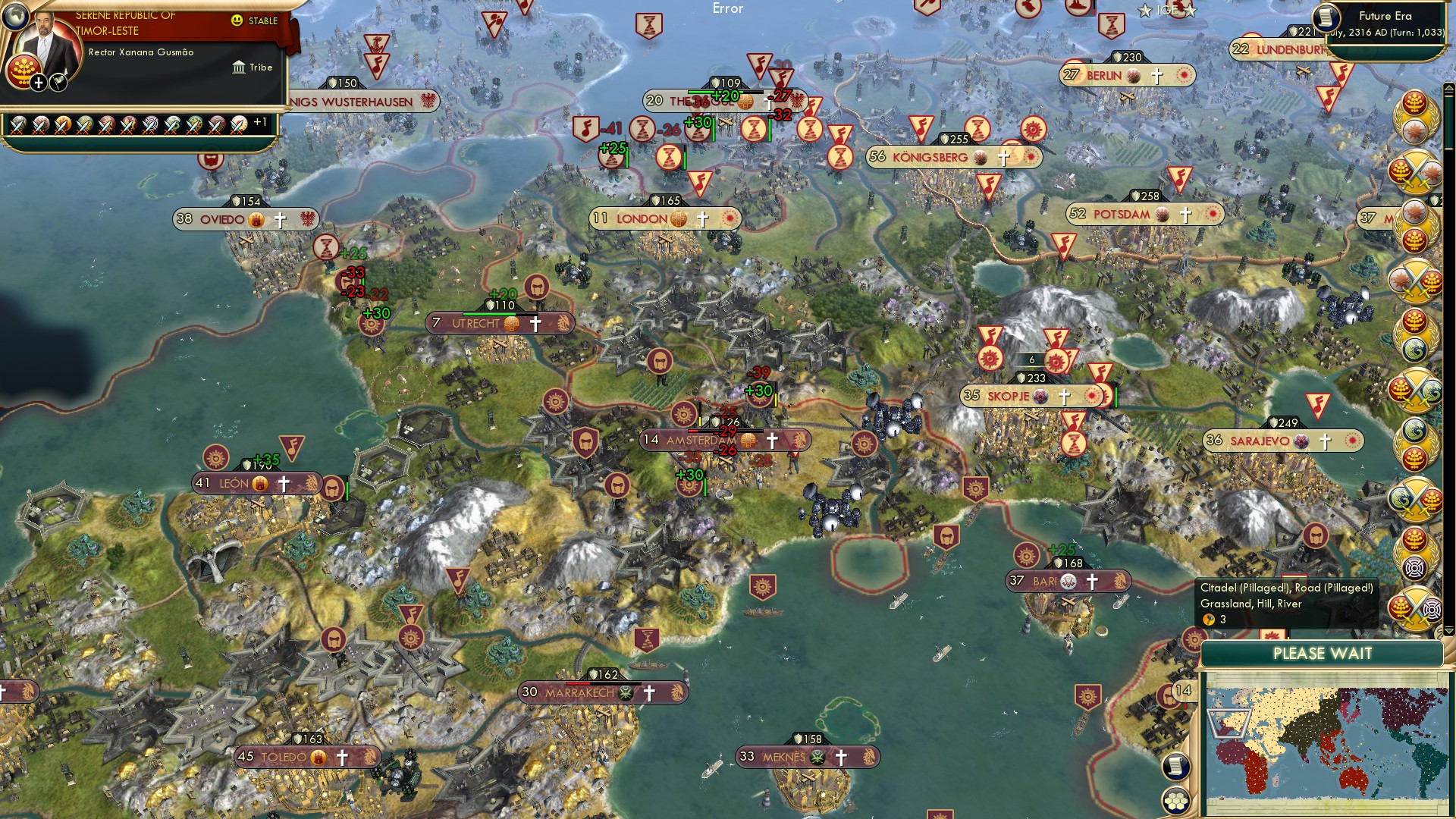Click a melee unit icon in the top-left unit row
1456x819 pixels.
pos(19,122)
